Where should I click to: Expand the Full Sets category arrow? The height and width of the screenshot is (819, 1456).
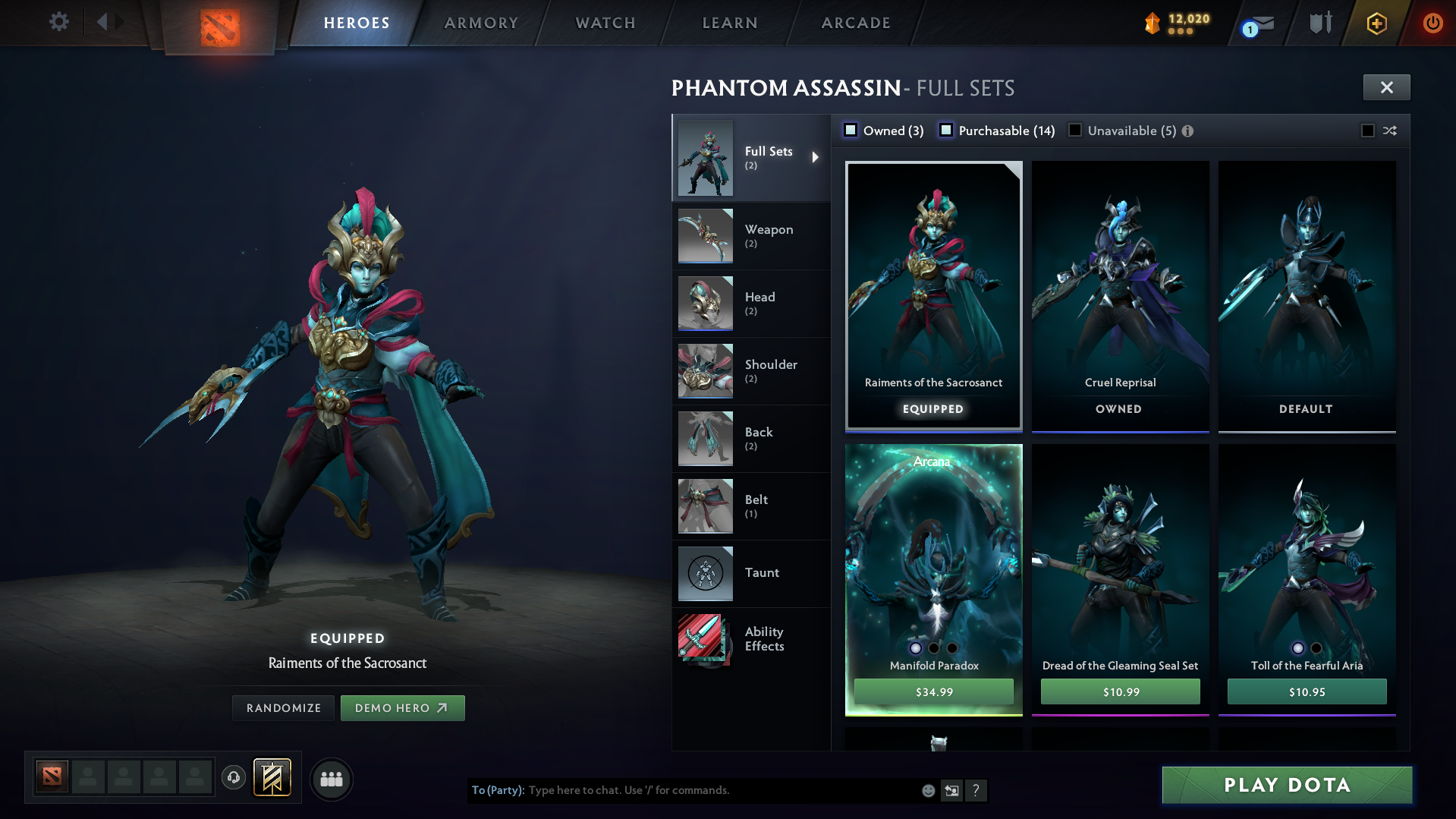click(x=816, y=157)
